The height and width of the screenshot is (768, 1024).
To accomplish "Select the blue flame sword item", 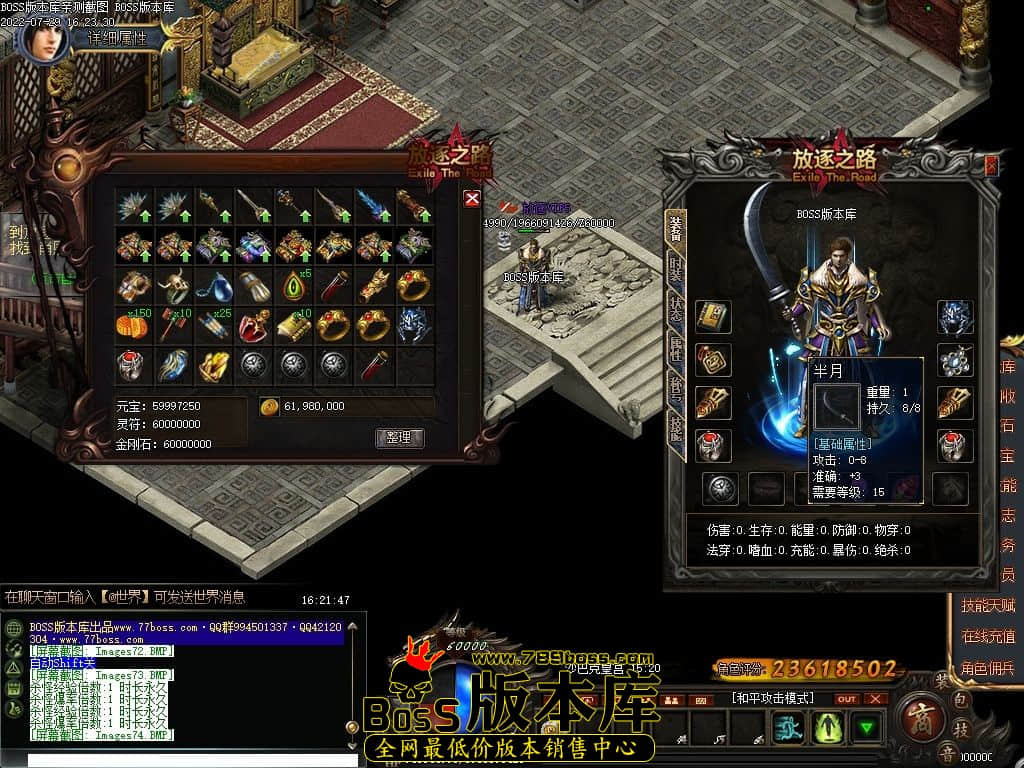I will [374, 205].
